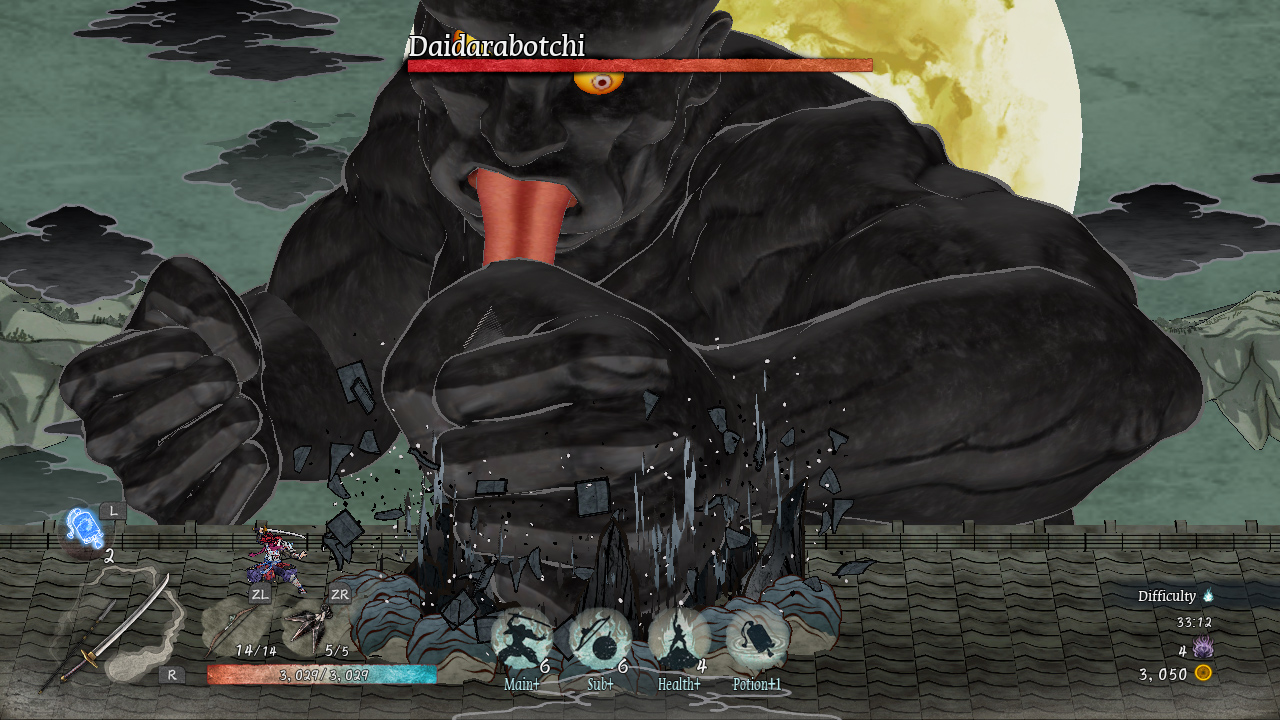1280x720 pixels.
Task: Click the L button prompt label
Action: click(x=113, y=510)
